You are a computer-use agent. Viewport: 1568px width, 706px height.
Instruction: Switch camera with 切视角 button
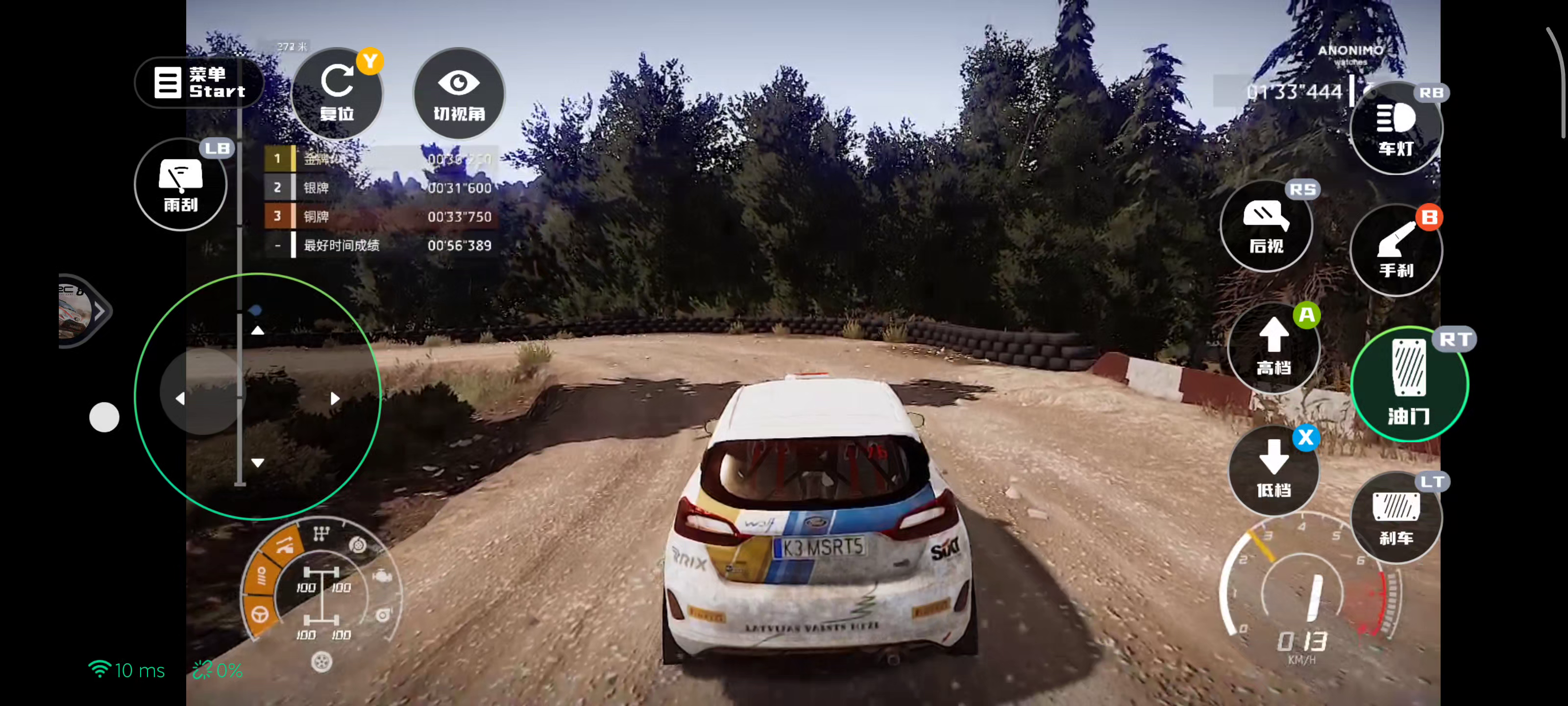click(459, 93)
